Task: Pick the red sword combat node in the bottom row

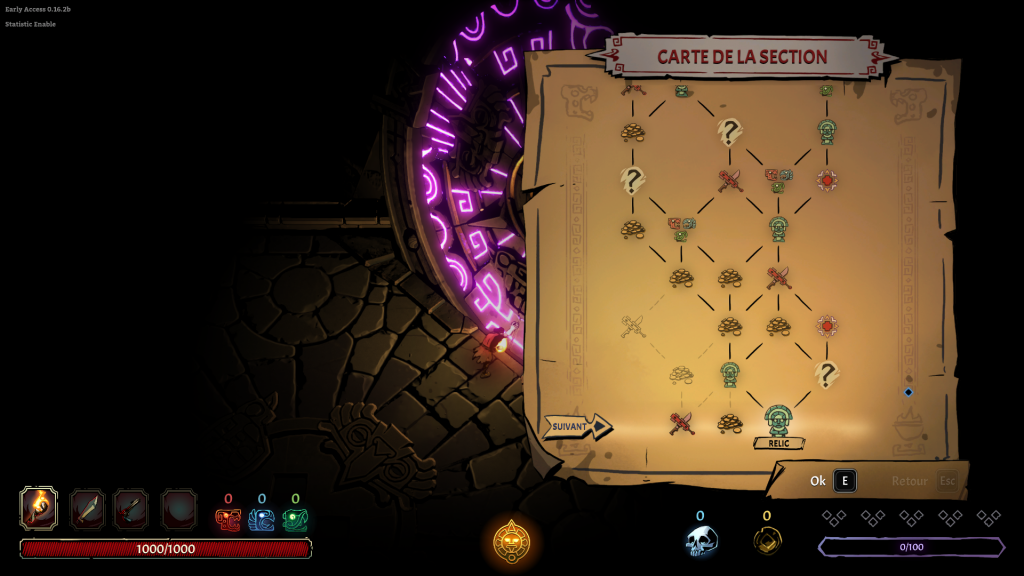Action: [x=682, y=422]
